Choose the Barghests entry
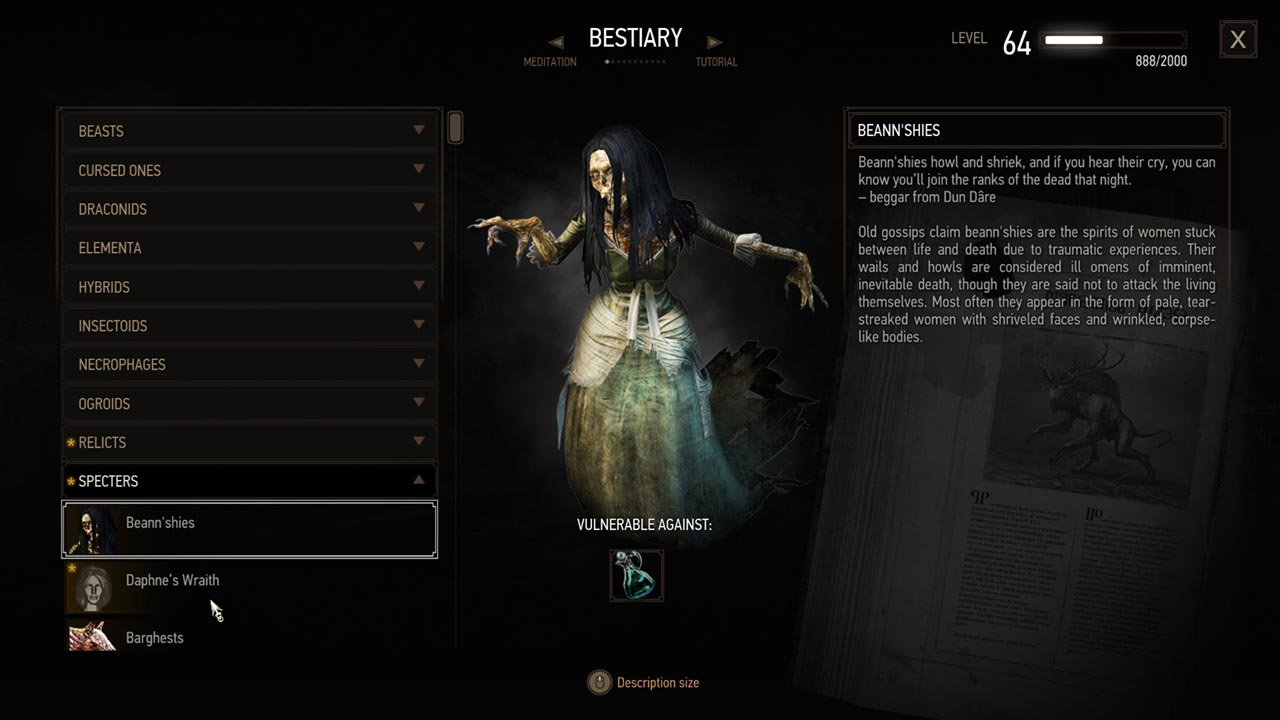This screenshot has width=1280, height=720. coord(249,637)
